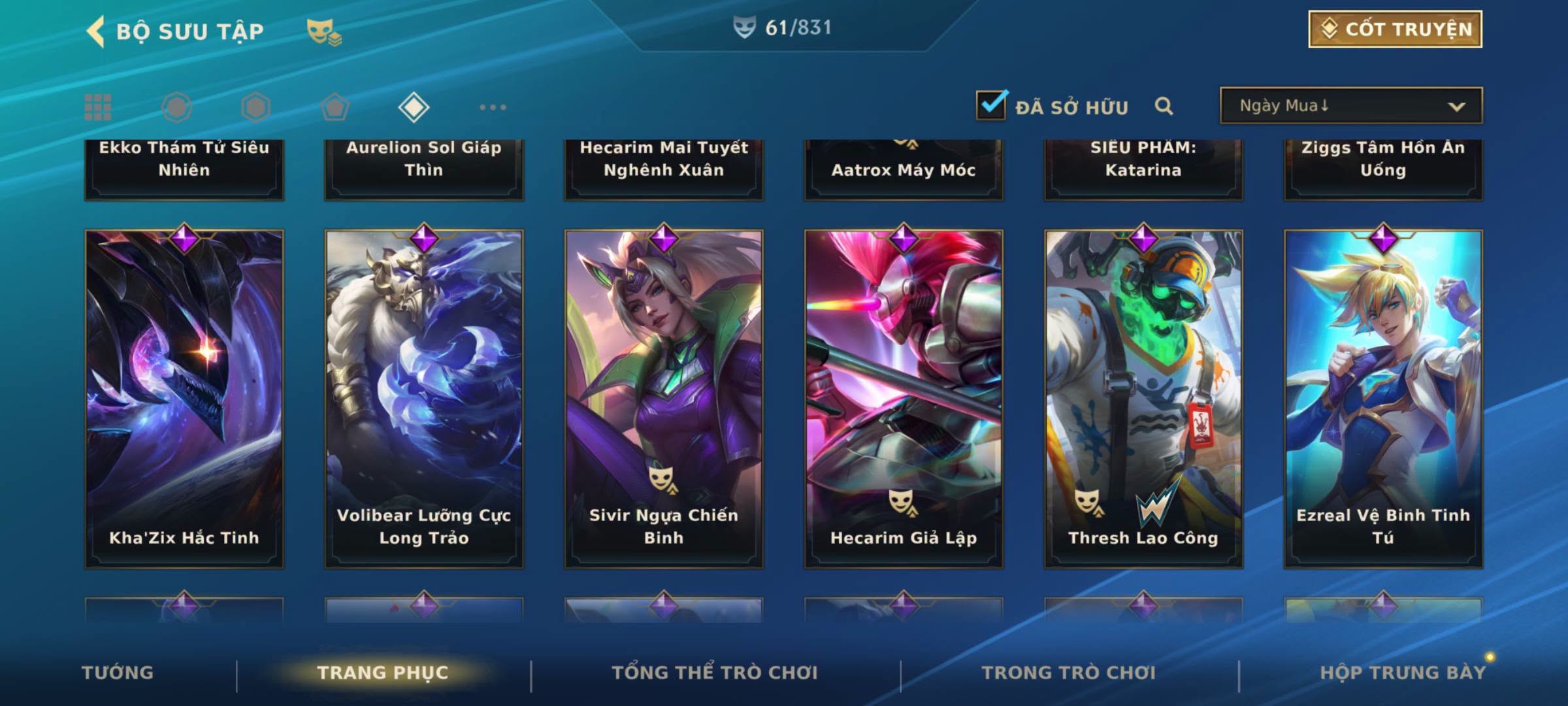Open the skin search magnifier

coord(1164,106)
